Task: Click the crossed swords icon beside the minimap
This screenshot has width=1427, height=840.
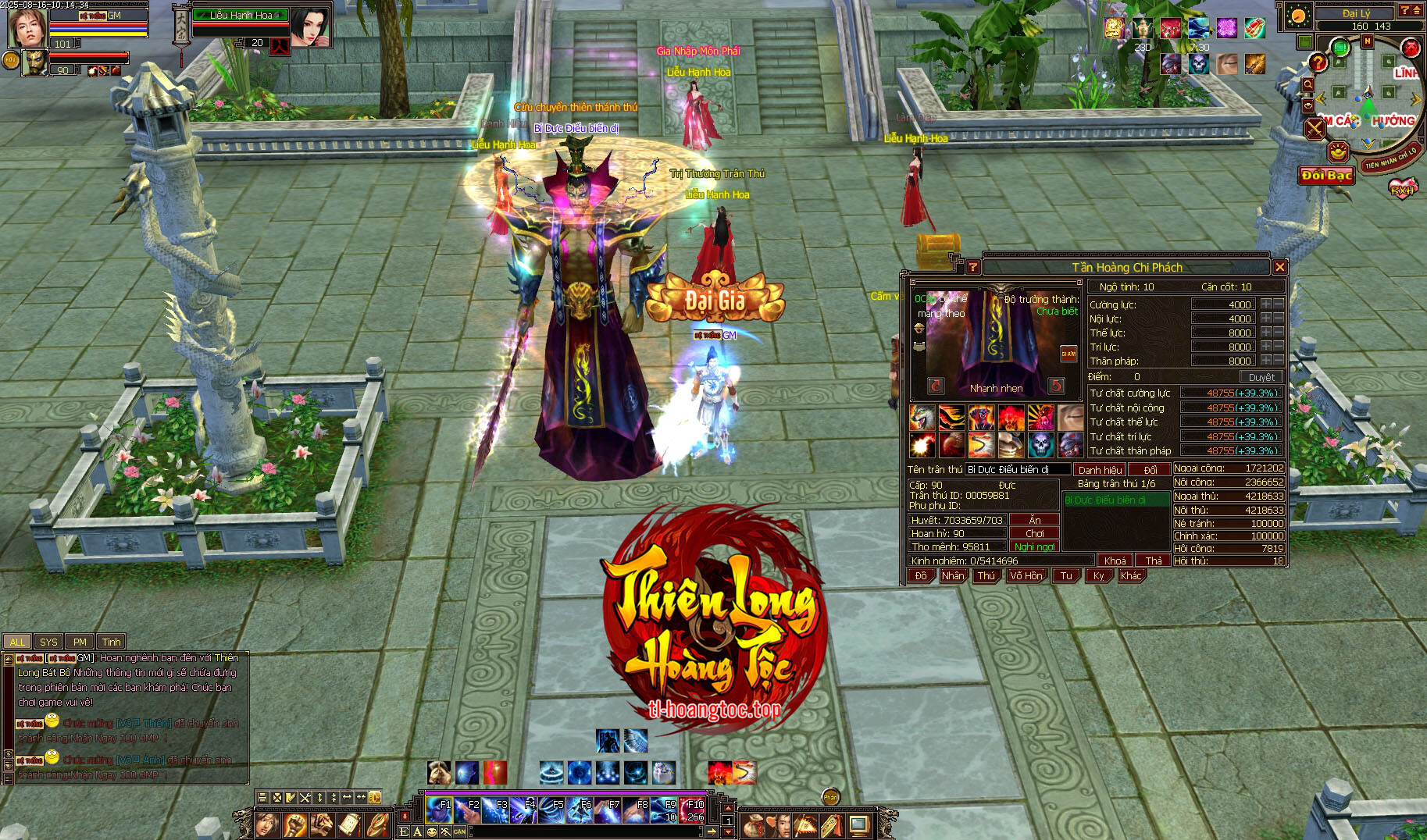Action: (1315, 128)
